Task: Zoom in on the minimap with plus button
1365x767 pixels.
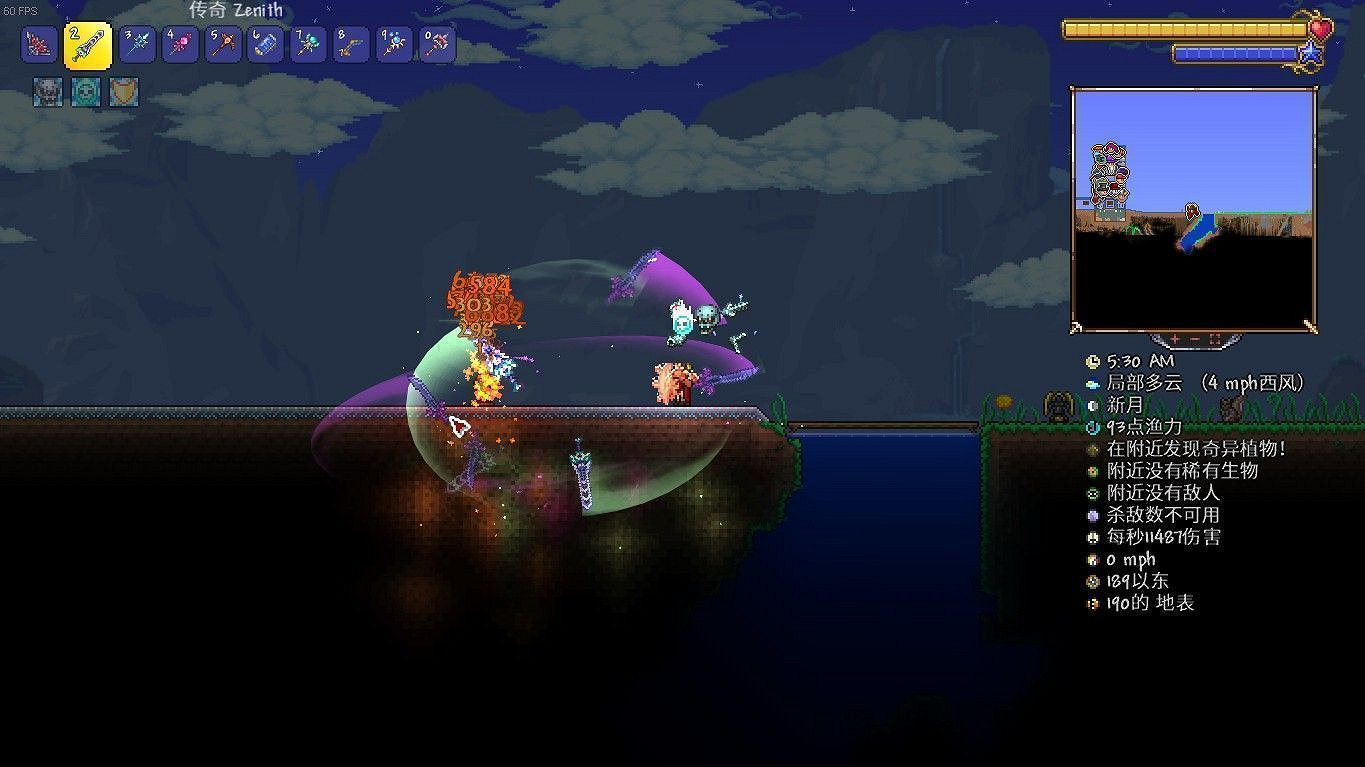Action: pos(1175,337)
